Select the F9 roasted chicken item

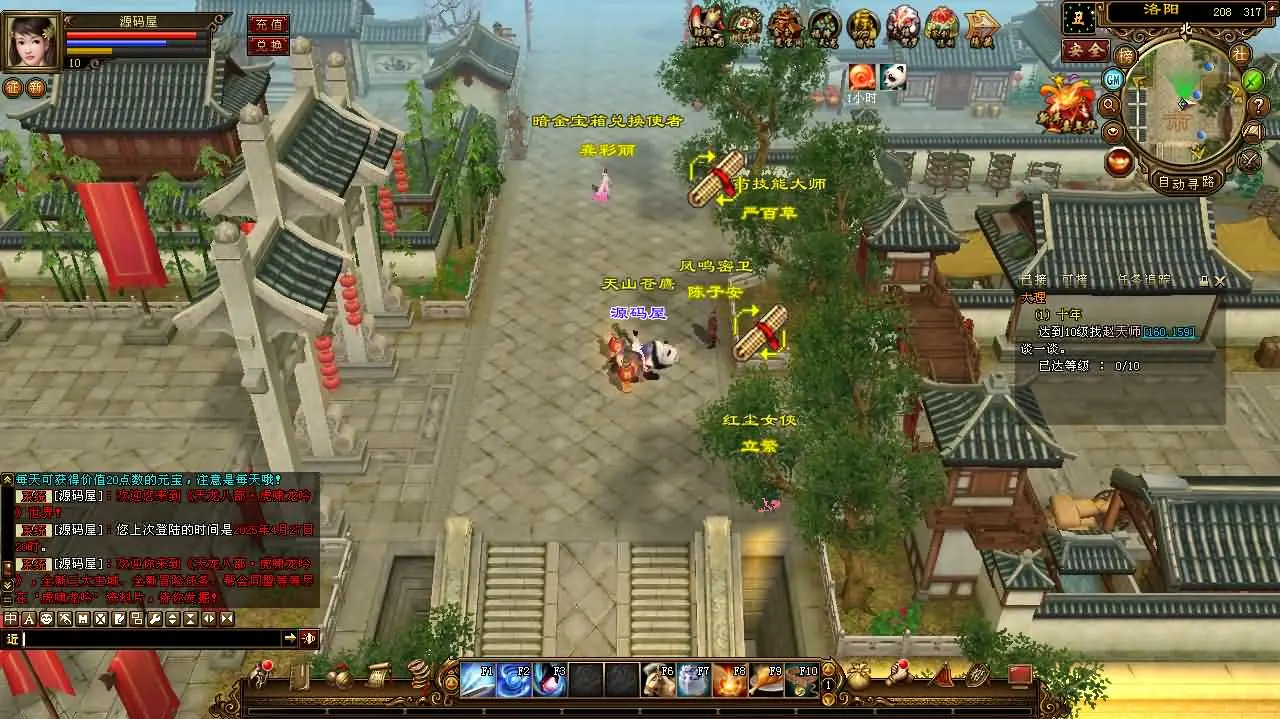tap(766, 680)
